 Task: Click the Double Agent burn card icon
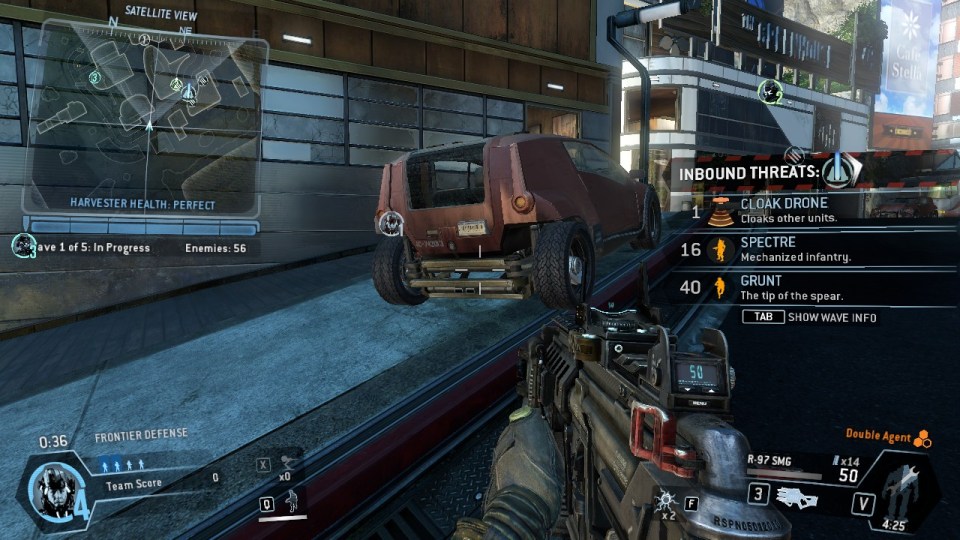(x=923, y=438)
